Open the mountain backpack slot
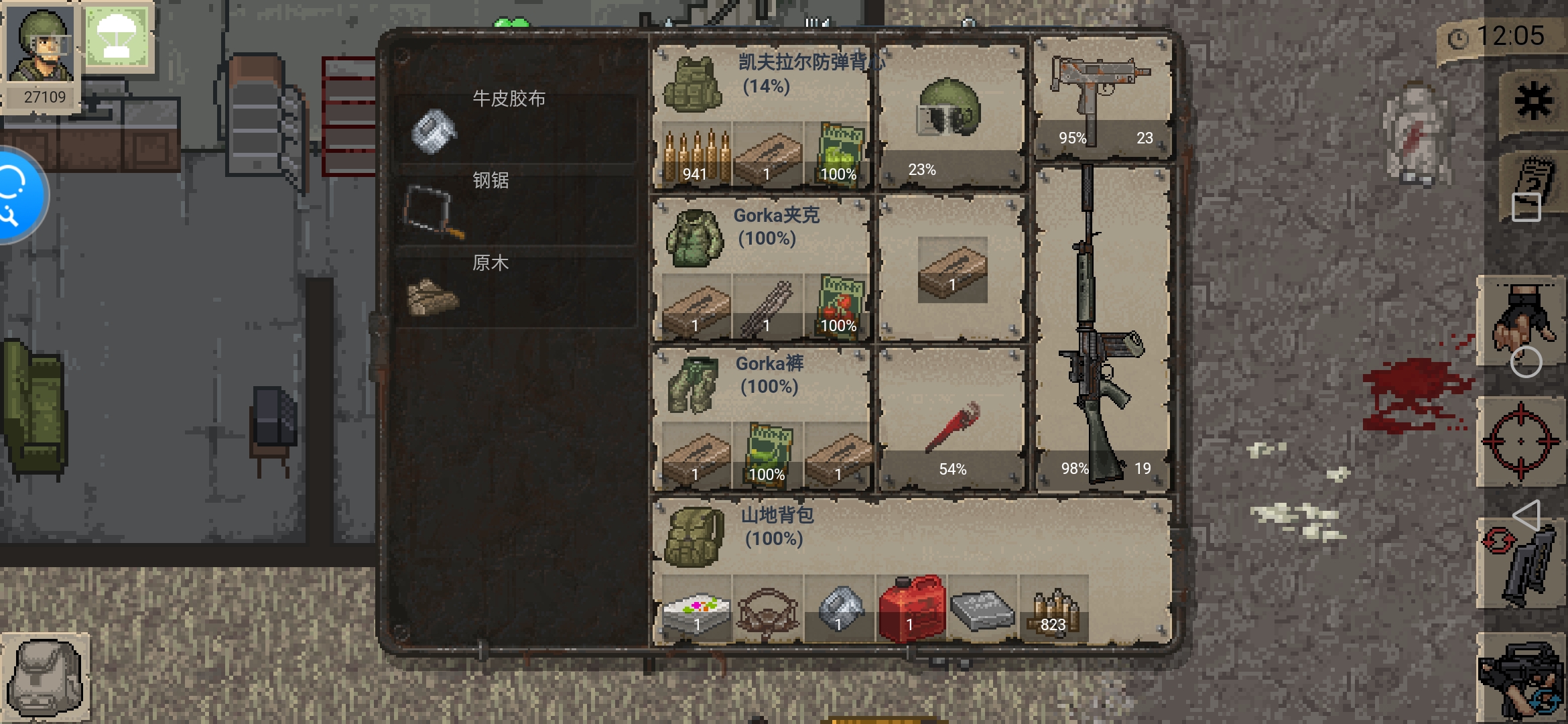Image resolution: width=1568 pixels, height=724 pixels. [694, 536]
